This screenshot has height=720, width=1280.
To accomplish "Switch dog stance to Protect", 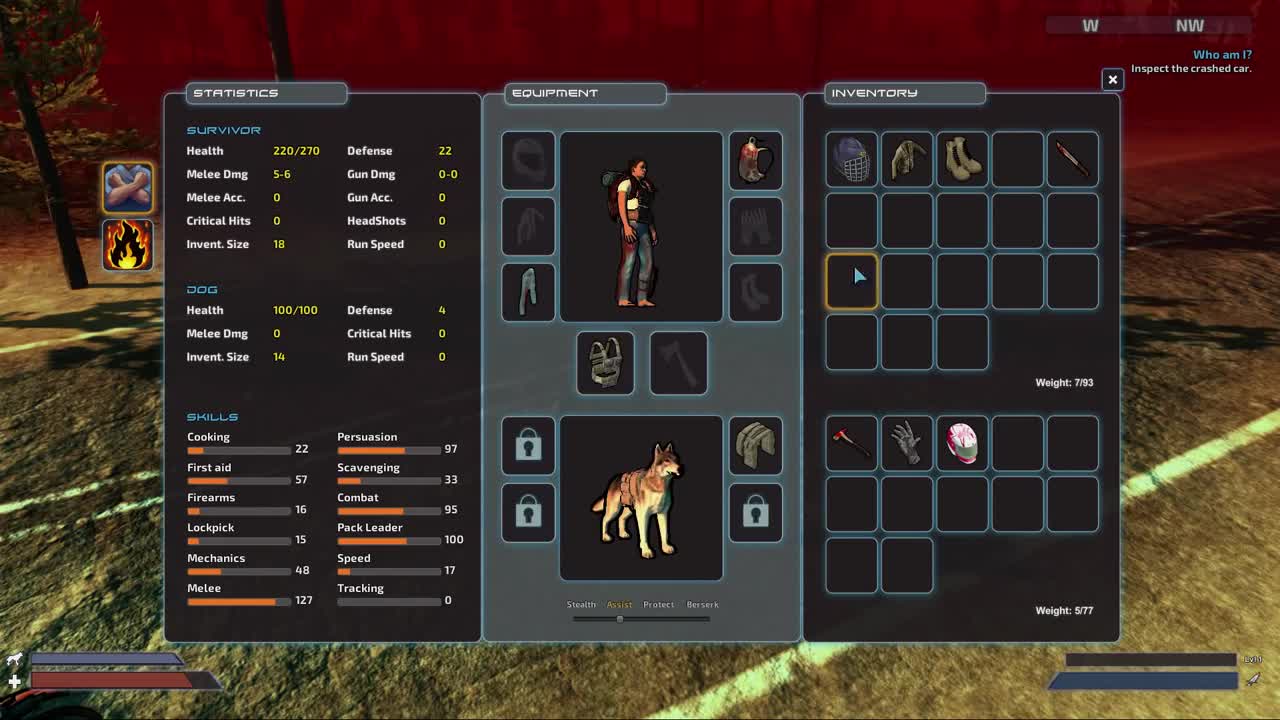I will tap(659, 604).
